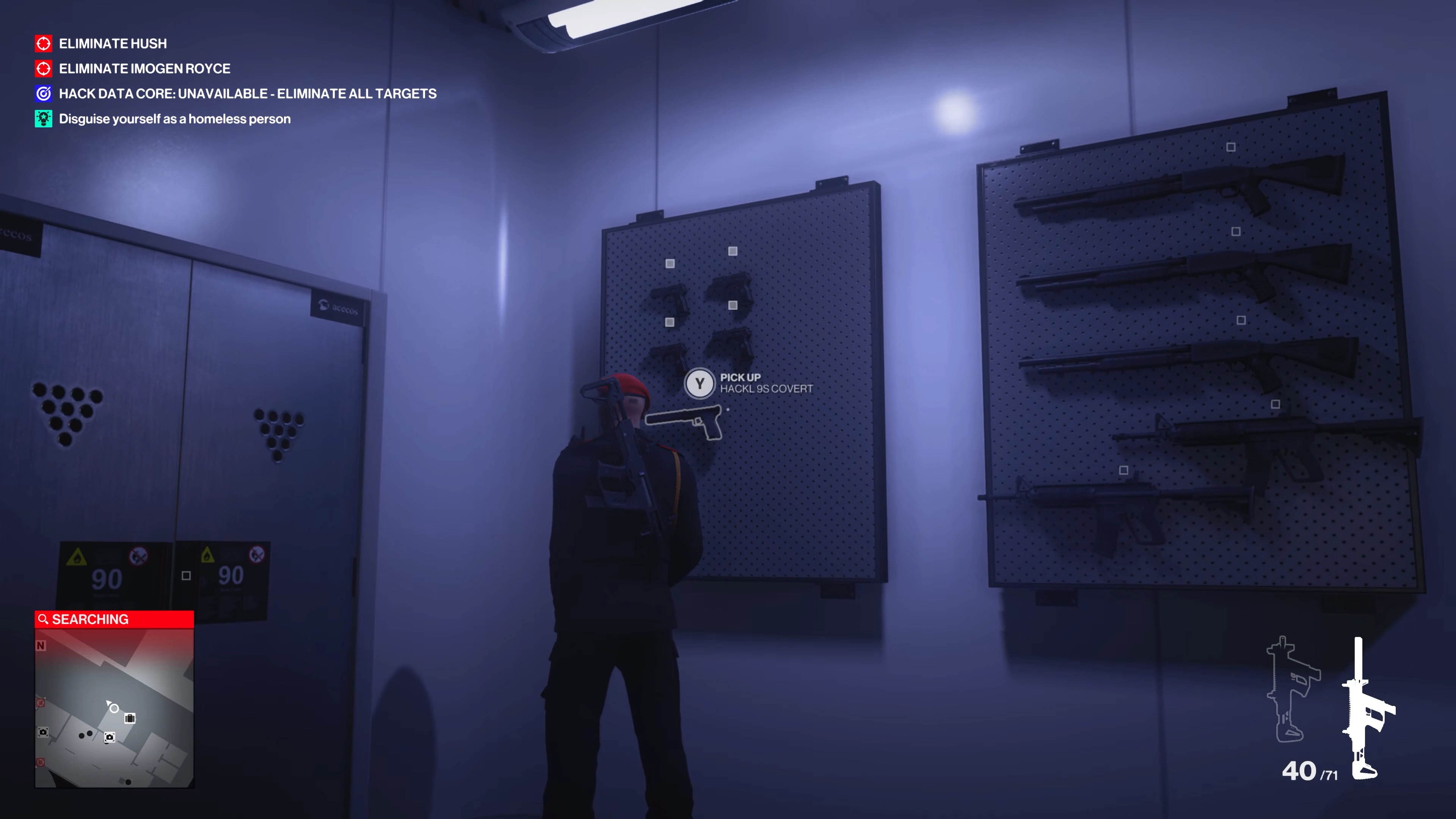The width and height of the screenshot is (1456, 819).
Task: Click the Eliminate Hush target icon
Action: (44, 44)
